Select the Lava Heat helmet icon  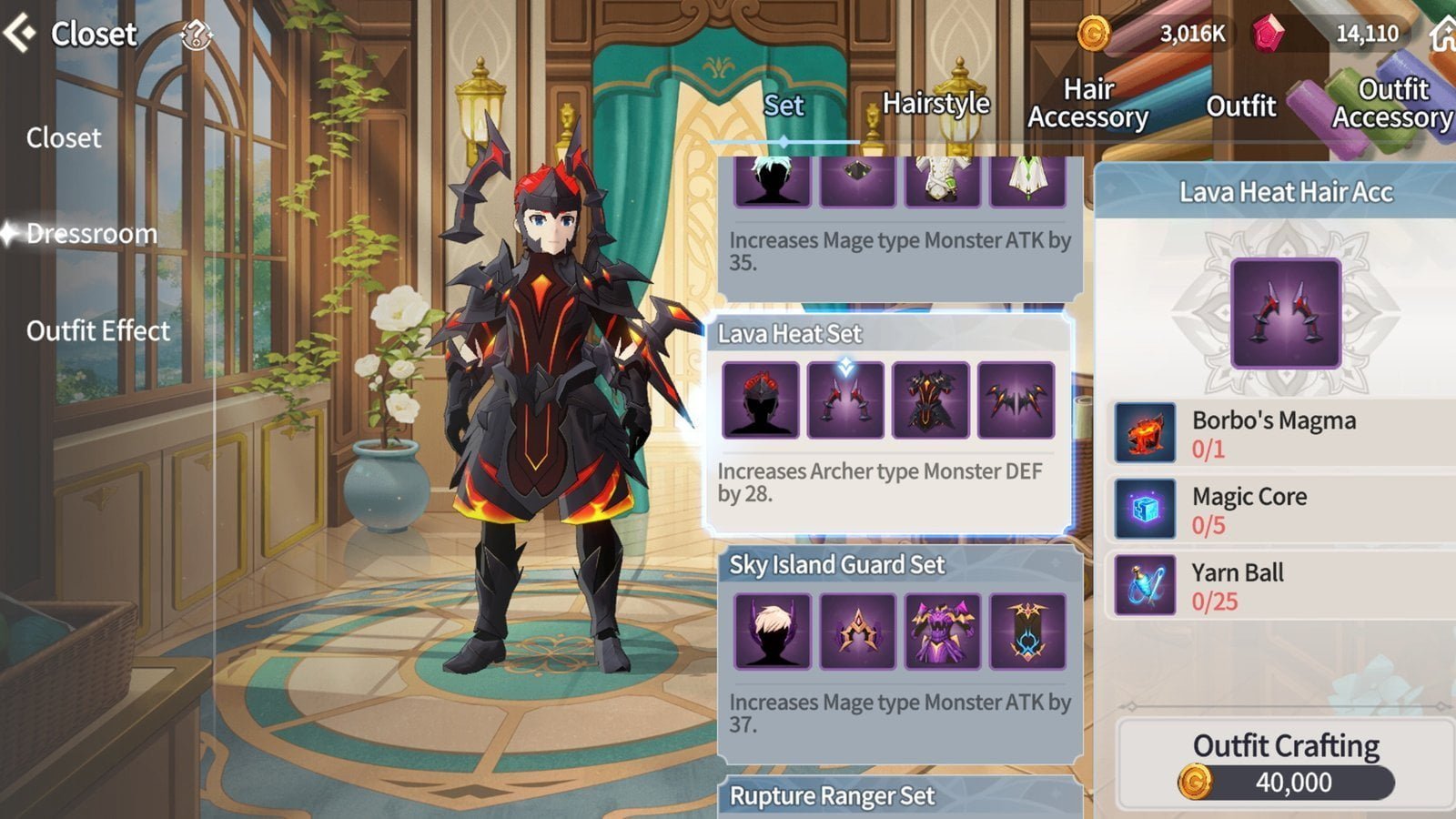[763, 400]
